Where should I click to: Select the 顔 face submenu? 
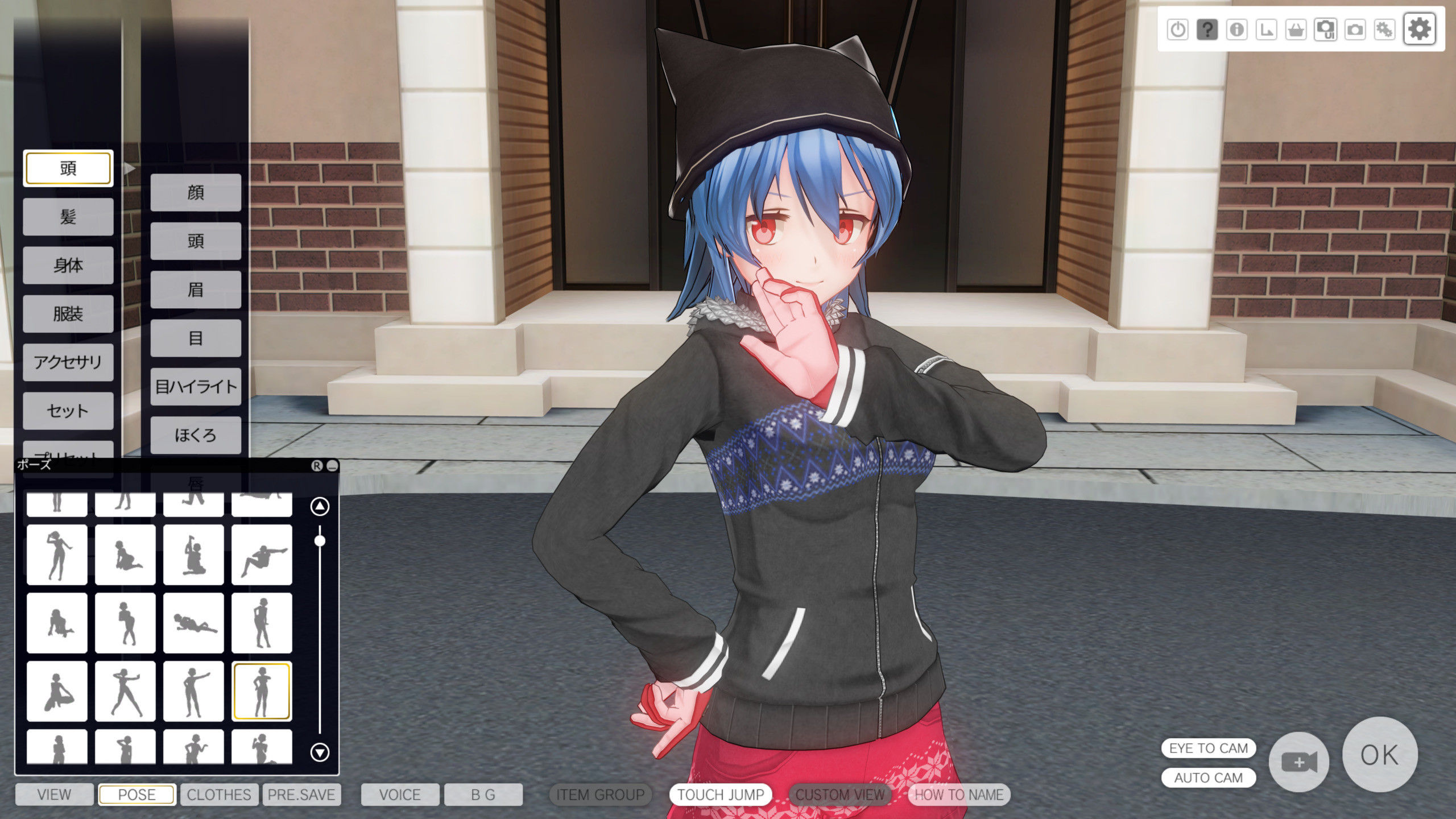point(196,193)
